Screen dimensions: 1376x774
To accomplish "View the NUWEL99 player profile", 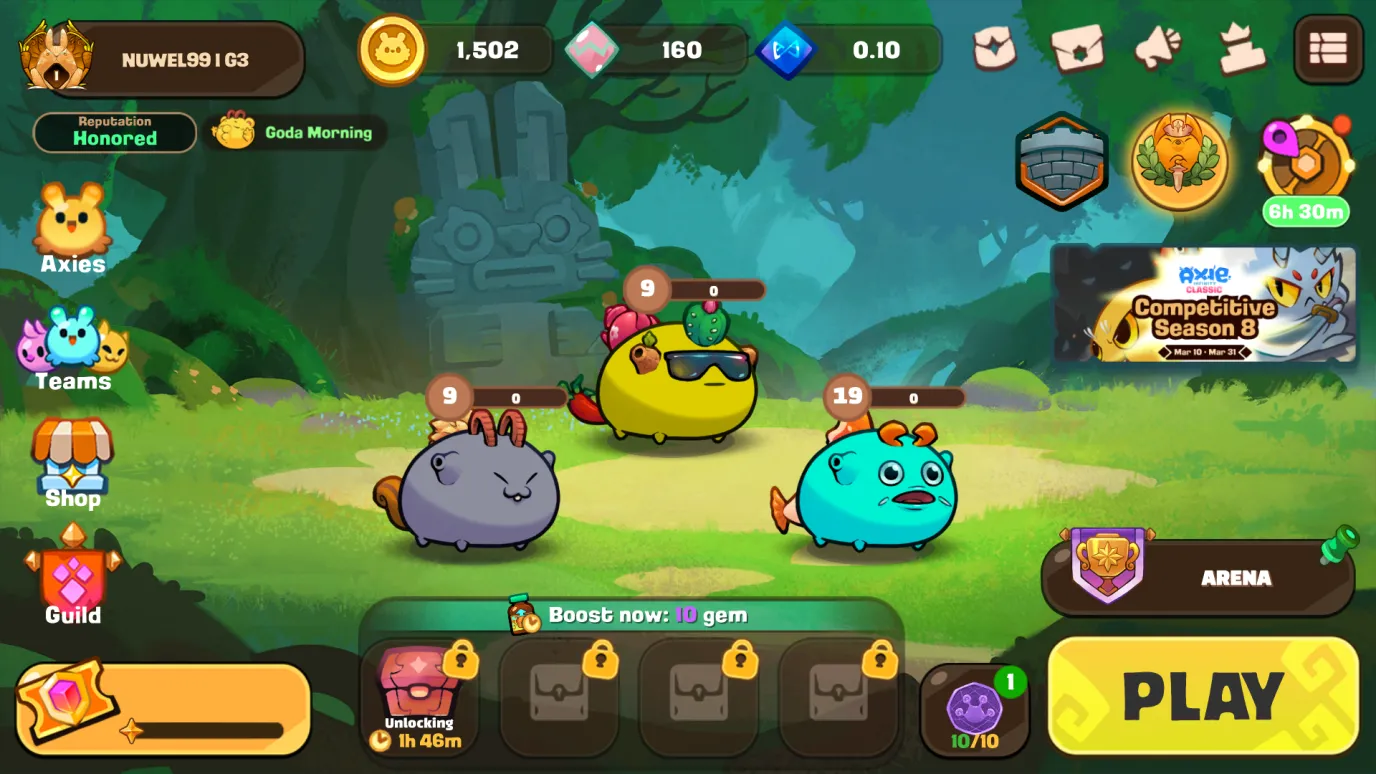I will pos(163,60).
